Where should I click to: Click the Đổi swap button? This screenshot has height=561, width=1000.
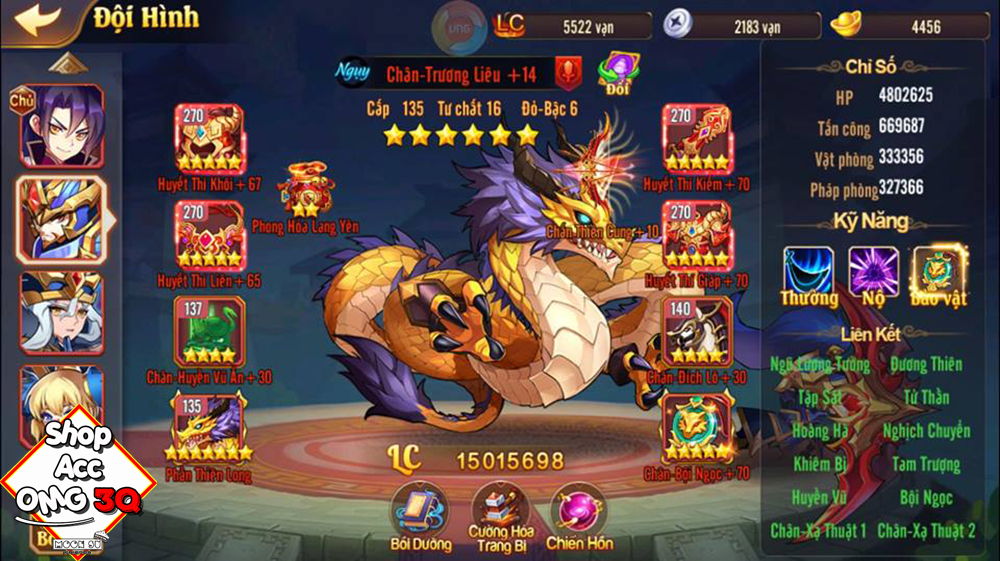(617, 72)
